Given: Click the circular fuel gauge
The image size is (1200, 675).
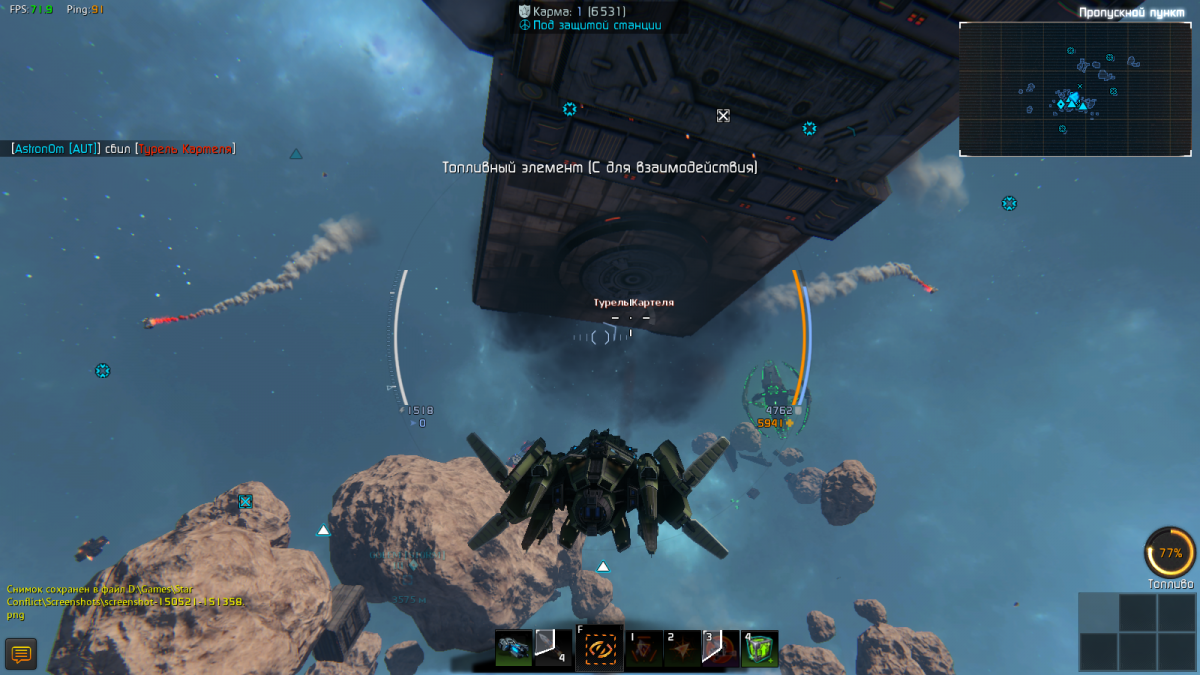Looking at the screenshot, I should 1170,552.
